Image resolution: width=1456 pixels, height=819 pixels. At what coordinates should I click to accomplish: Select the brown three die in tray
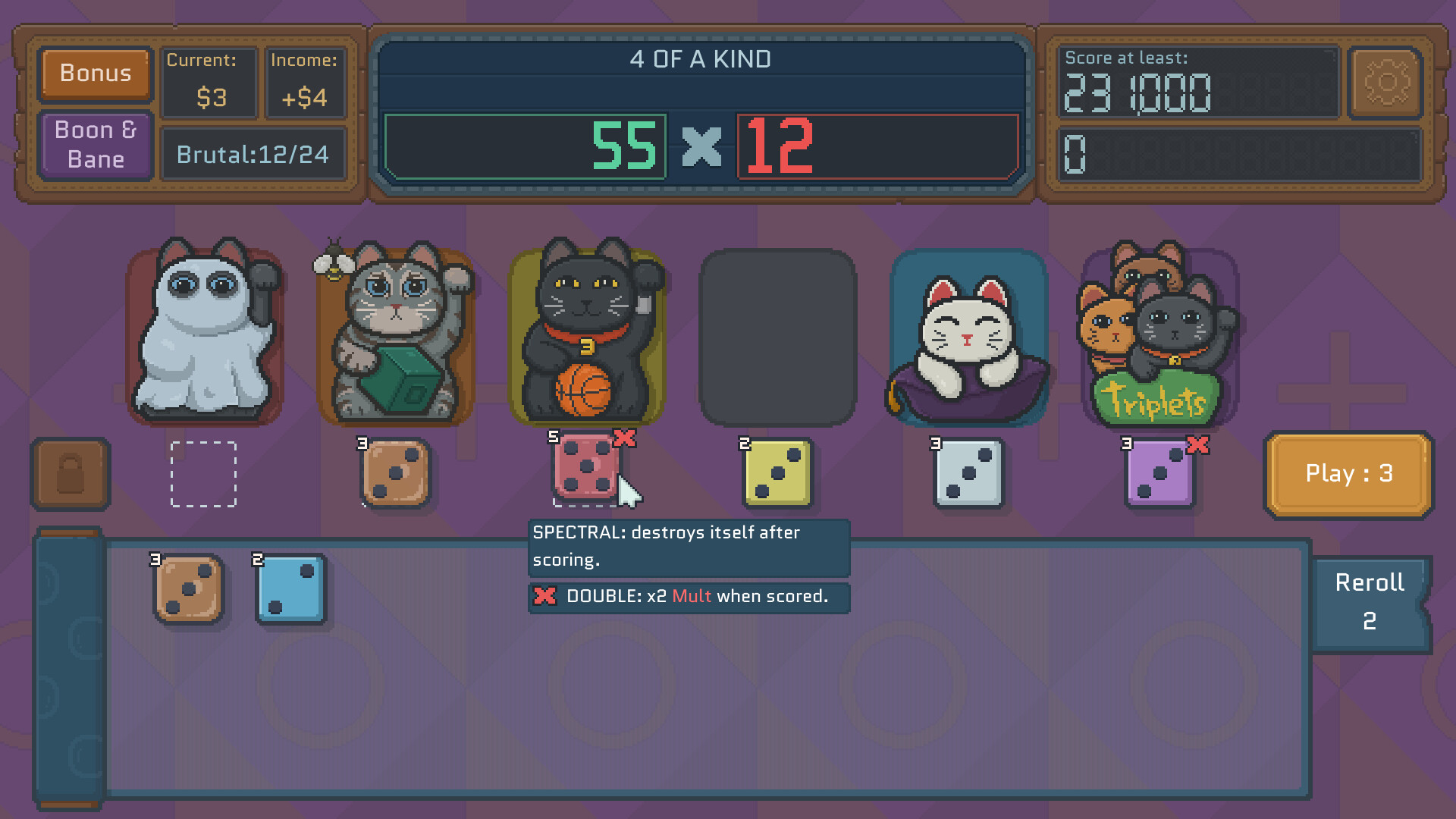(189, 589)
